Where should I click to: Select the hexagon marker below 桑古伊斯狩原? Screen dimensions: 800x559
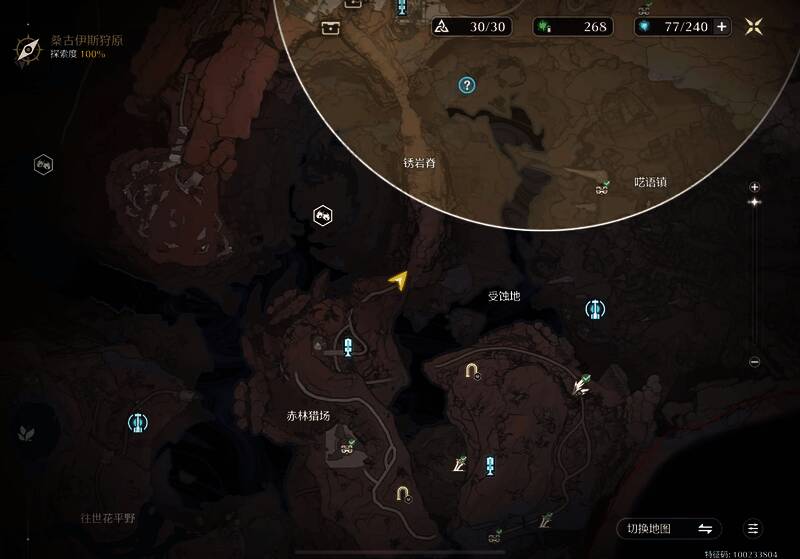pos(43,164)
